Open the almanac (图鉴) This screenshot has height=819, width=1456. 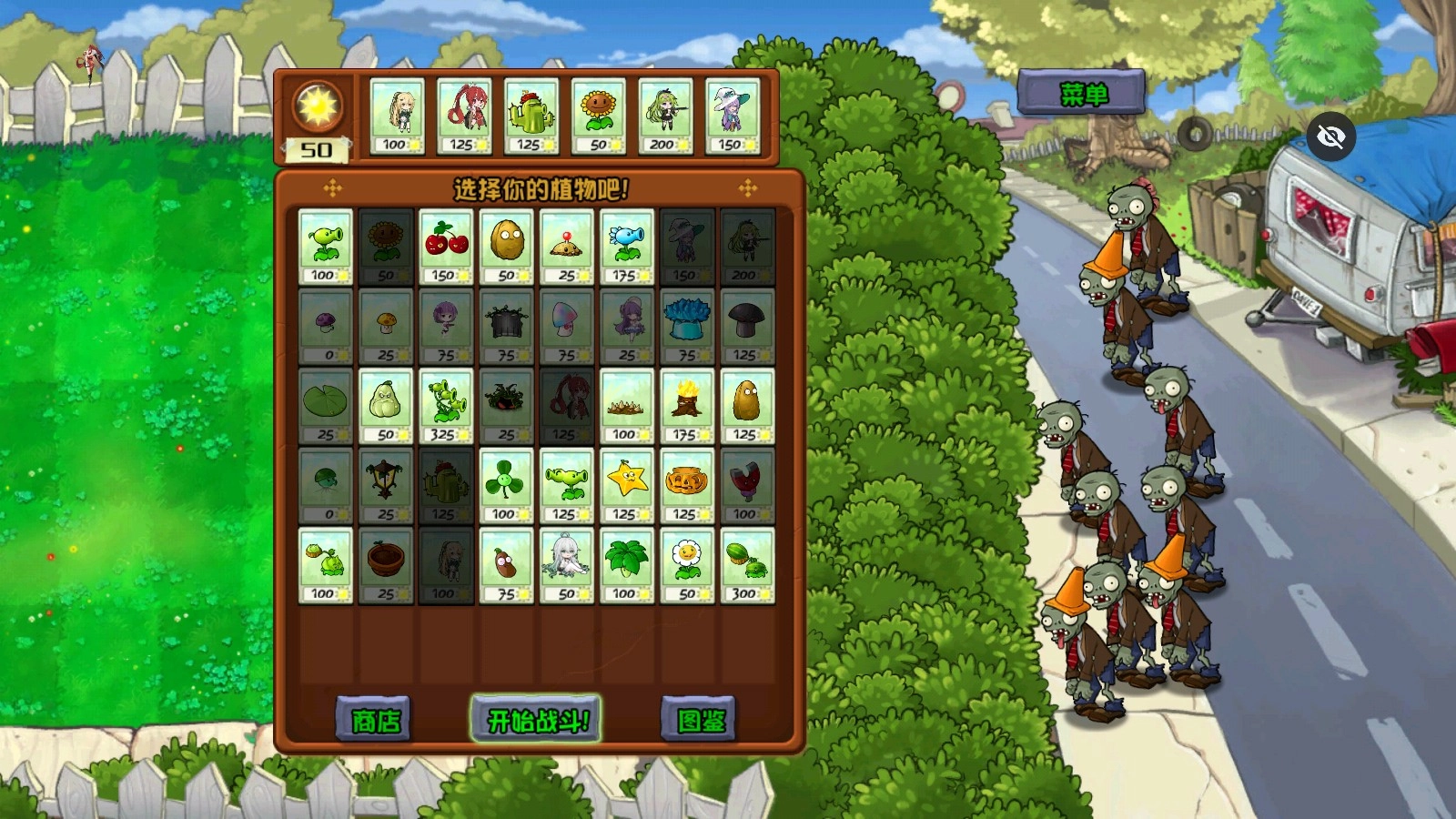(699, 721)
